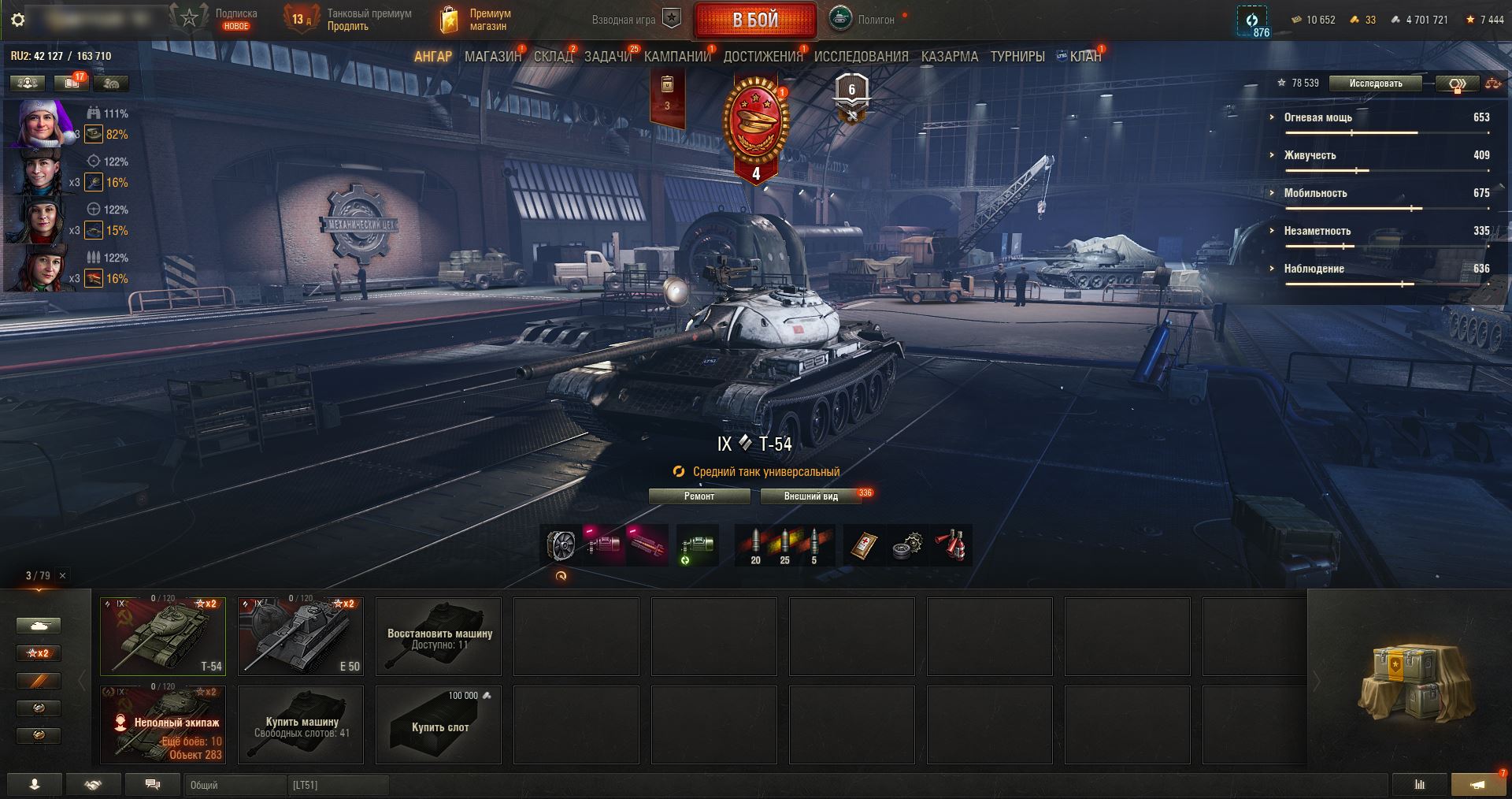Expand the Огневая мощь stat row

(x=1317, y=117)
